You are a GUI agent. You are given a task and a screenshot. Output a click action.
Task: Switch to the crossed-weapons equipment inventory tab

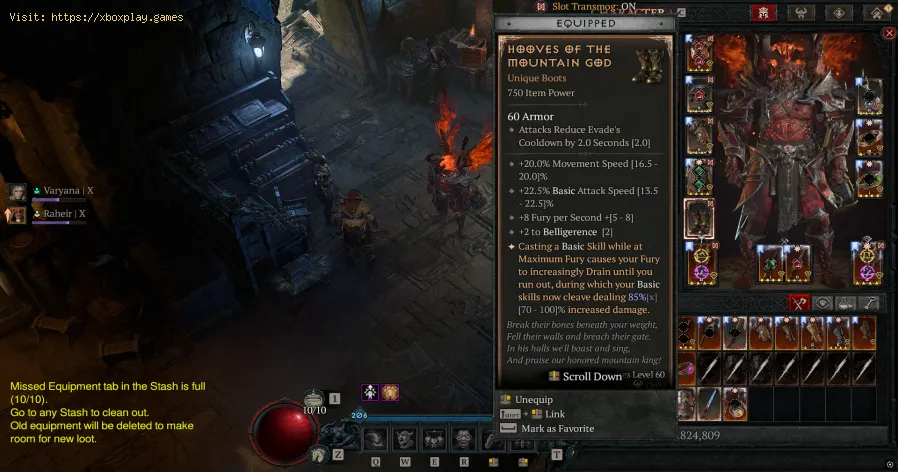[x=797, y=302]
